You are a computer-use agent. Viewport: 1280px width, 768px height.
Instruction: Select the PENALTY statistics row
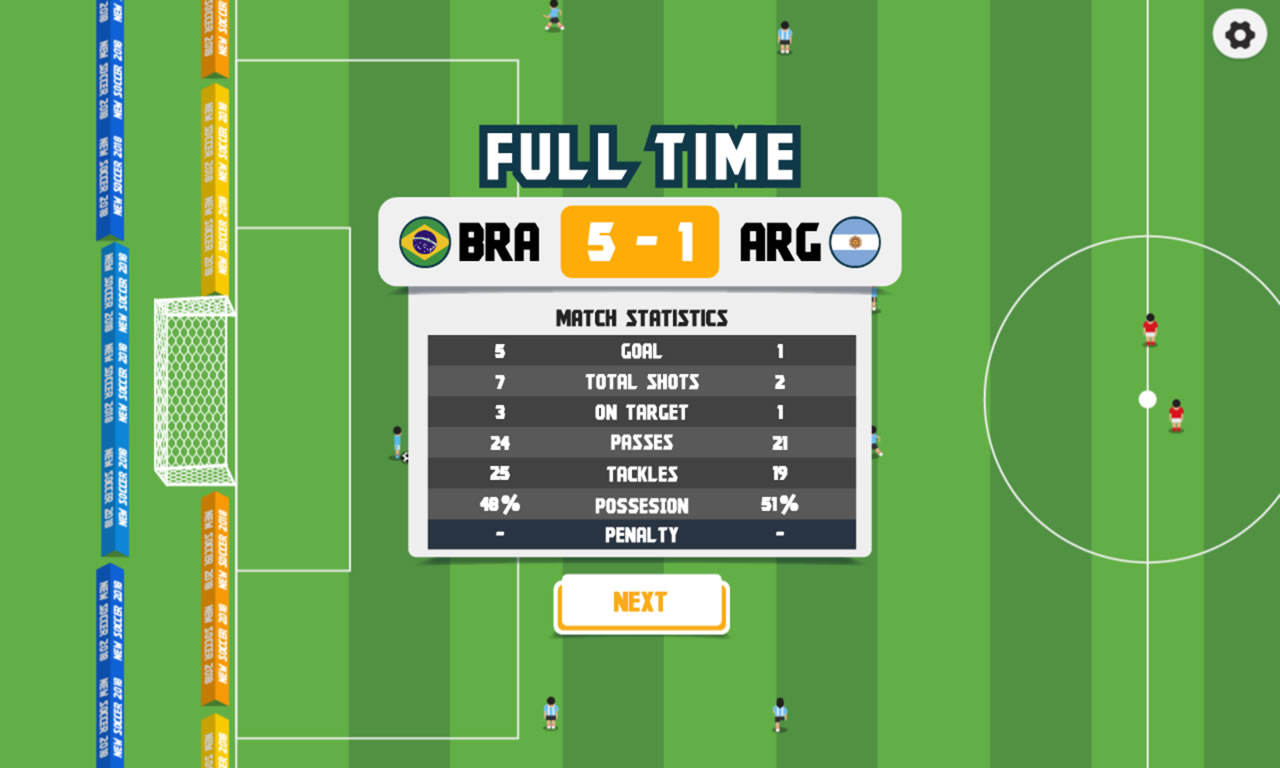coord(641,536)
